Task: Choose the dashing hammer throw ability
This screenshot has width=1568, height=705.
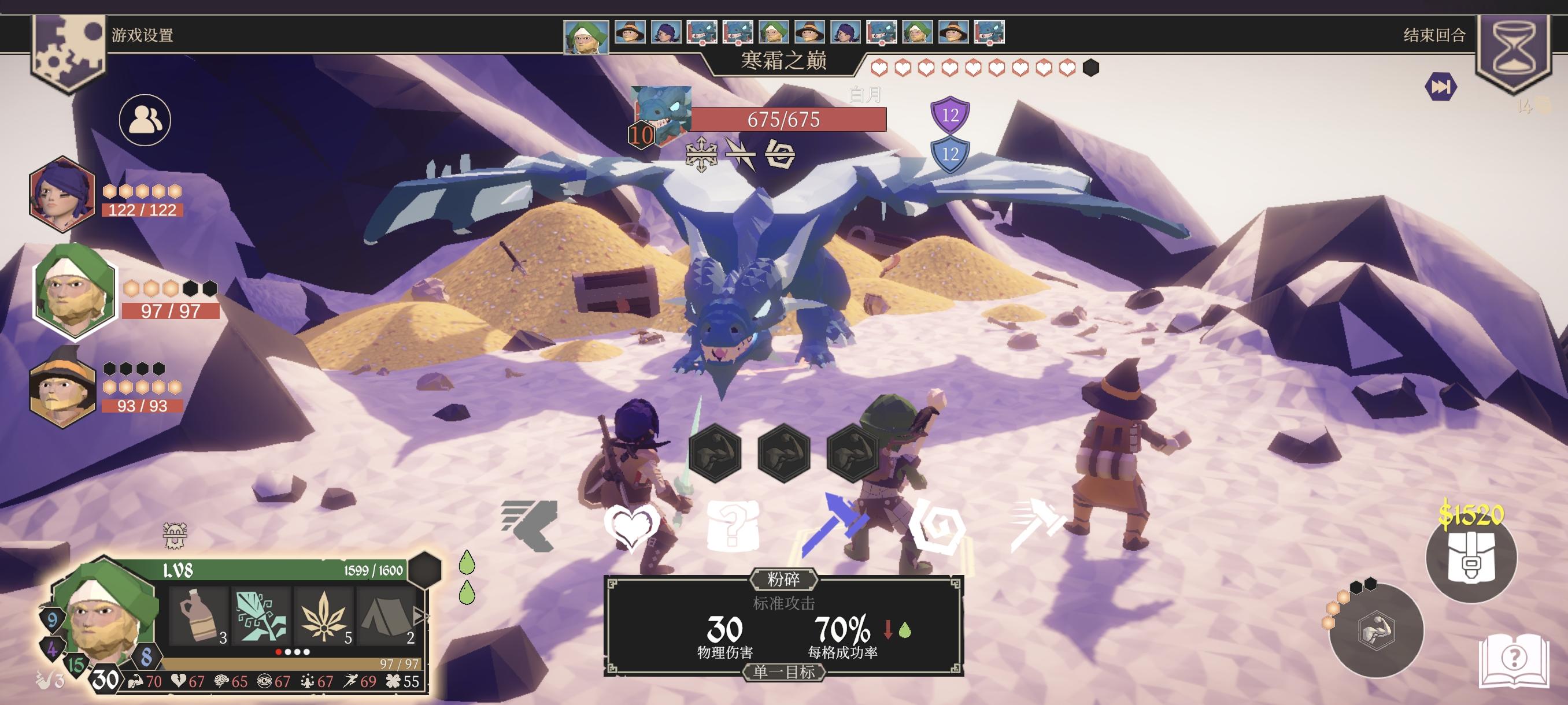Action: coord(1037,525)
